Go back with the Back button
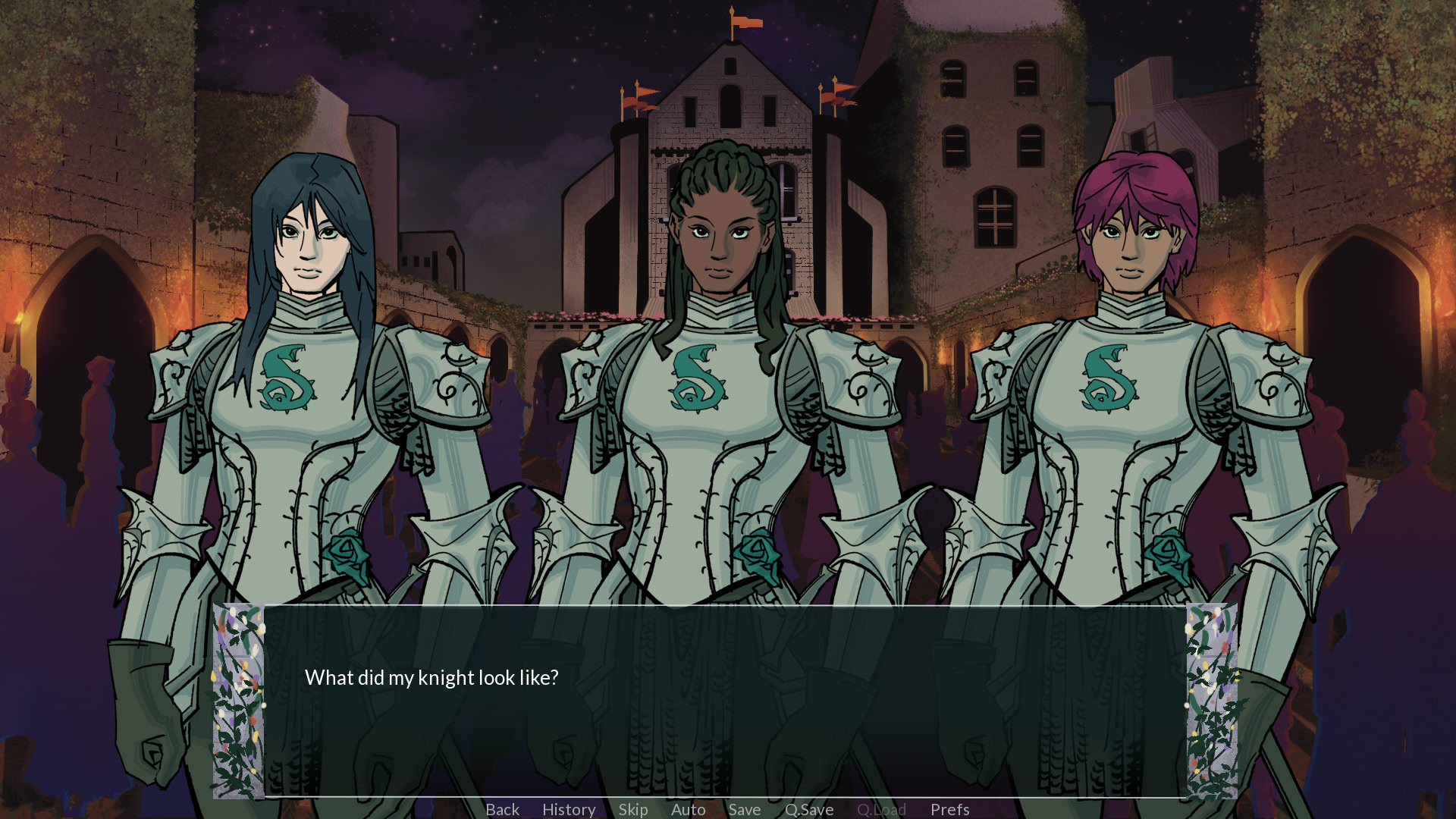1456x819 pixels. point(502,809)
